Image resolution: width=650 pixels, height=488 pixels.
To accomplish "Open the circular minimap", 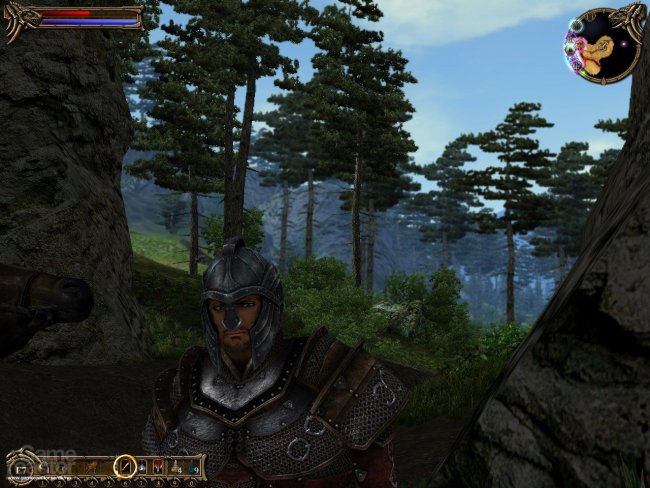I will [602, 45].
